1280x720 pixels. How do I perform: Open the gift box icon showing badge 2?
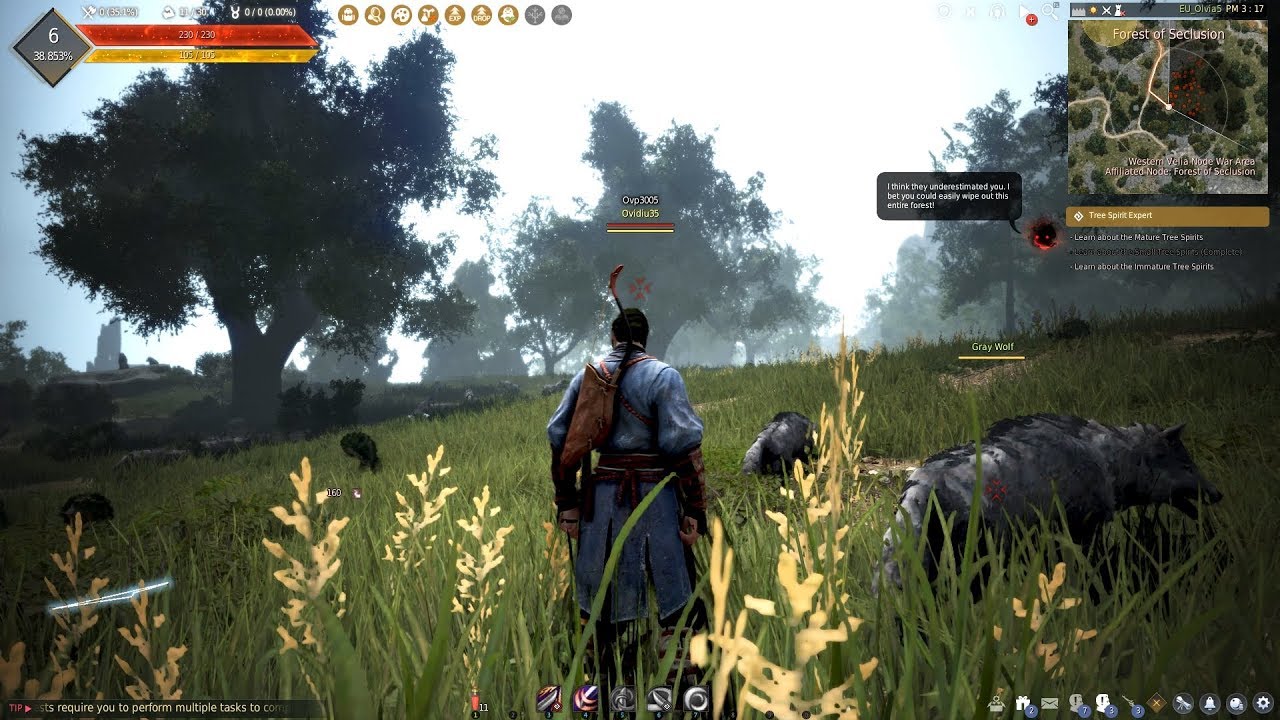[x=1023, y=703]
